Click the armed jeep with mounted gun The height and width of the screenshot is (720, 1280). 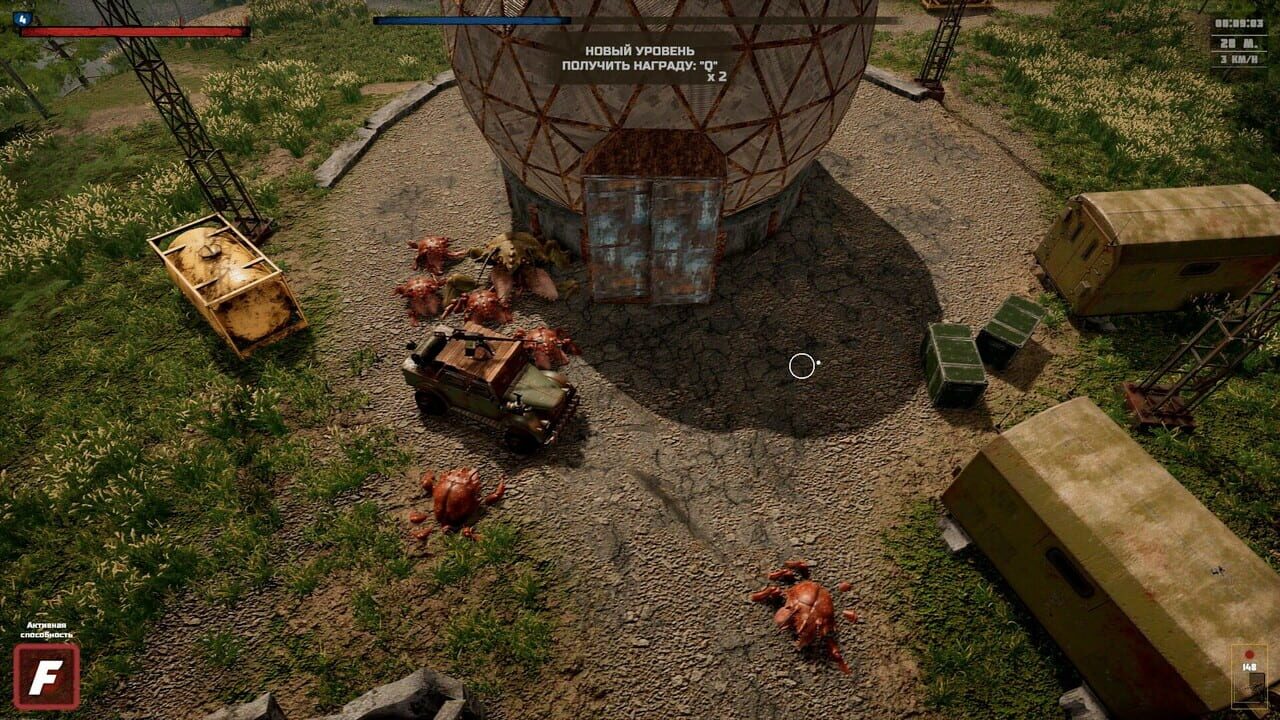point(487,385)
